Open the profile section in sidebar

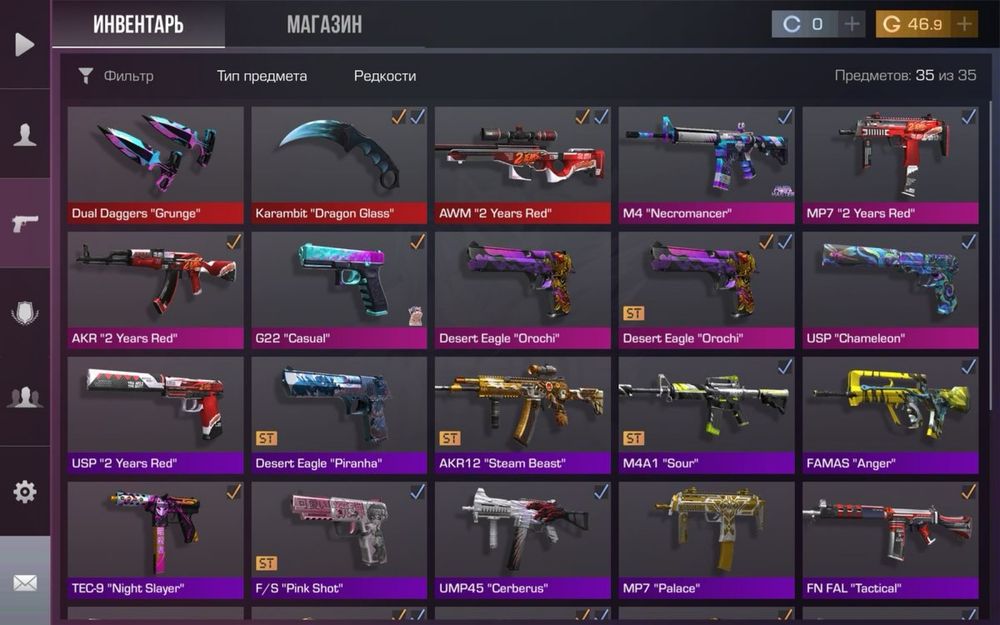(x=25, y=135)
